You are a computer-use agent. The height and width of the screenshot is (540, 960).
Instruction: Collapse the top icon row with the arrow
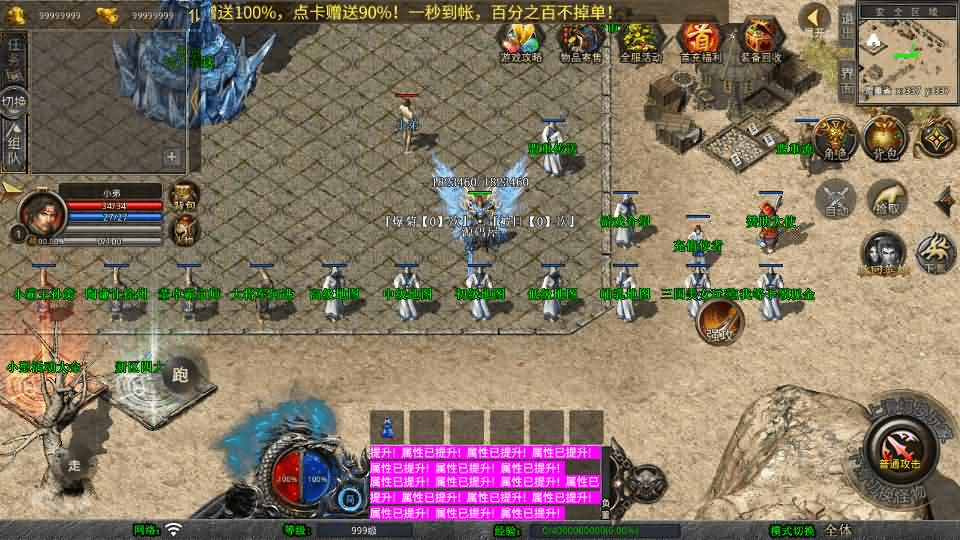point(818,17)
